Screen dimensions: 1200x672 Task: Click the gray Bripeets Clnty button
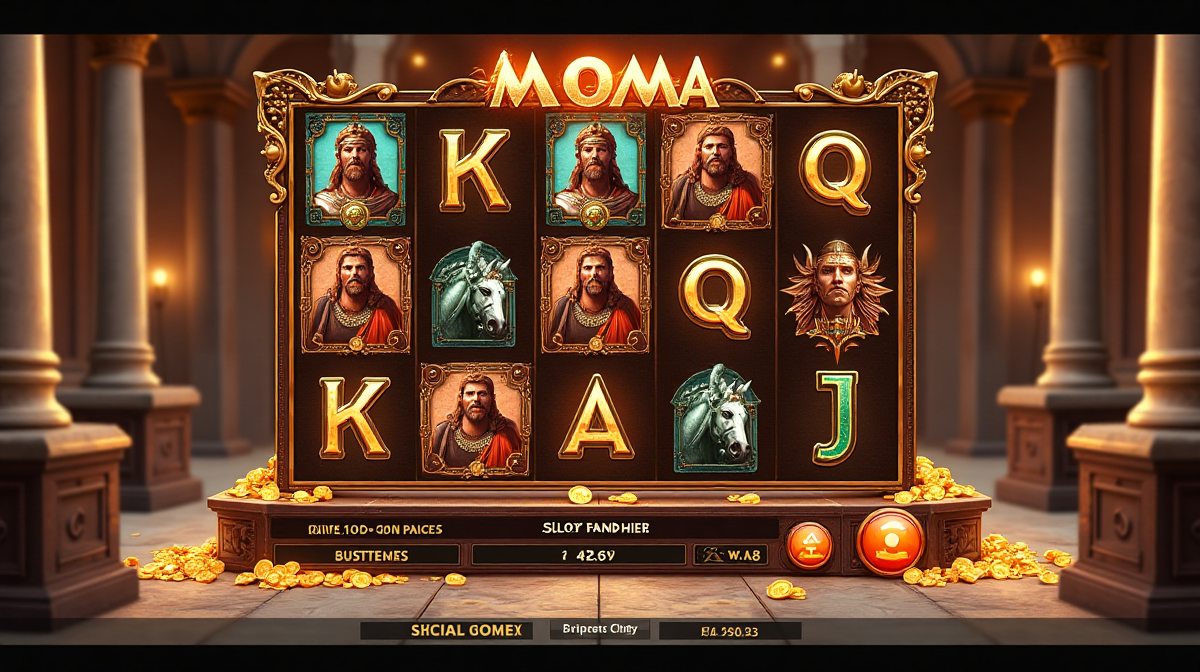tap(600, 629)
